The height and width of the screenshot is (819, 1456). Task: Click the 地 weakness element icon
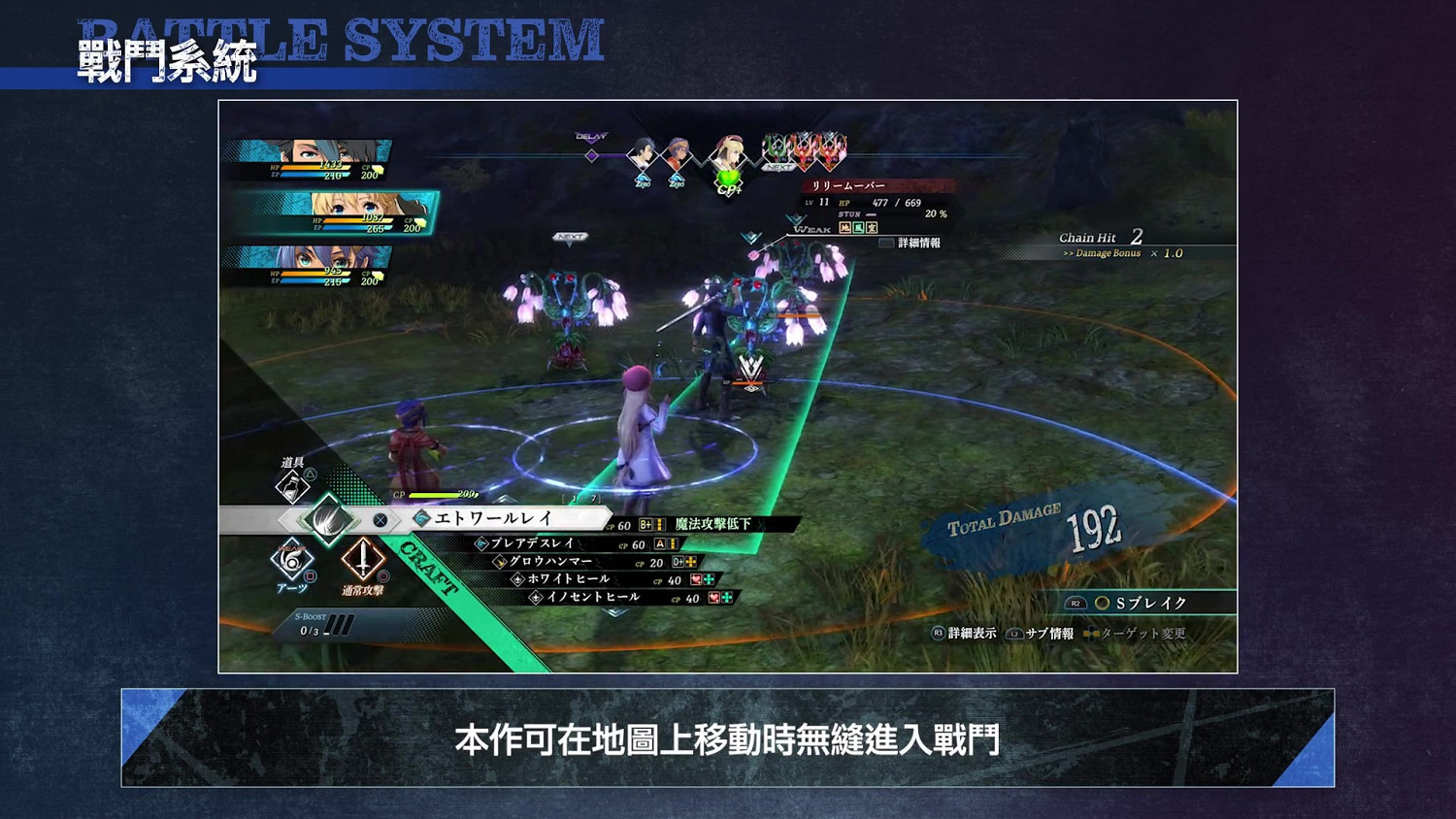click(x=844, y=228)
